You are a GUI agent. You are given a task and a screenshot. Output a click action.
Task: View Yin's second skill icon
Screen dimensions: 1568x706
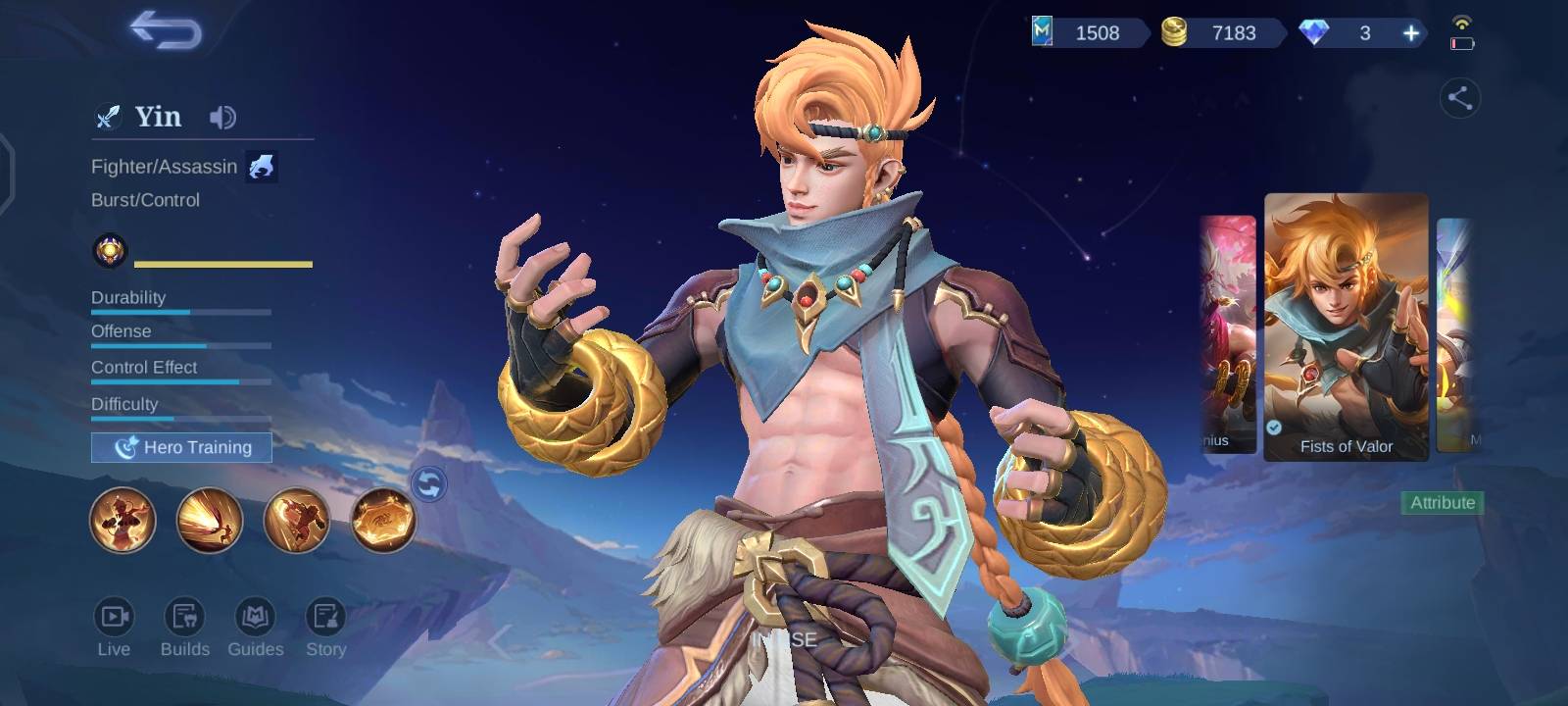[x=210, y=520]
